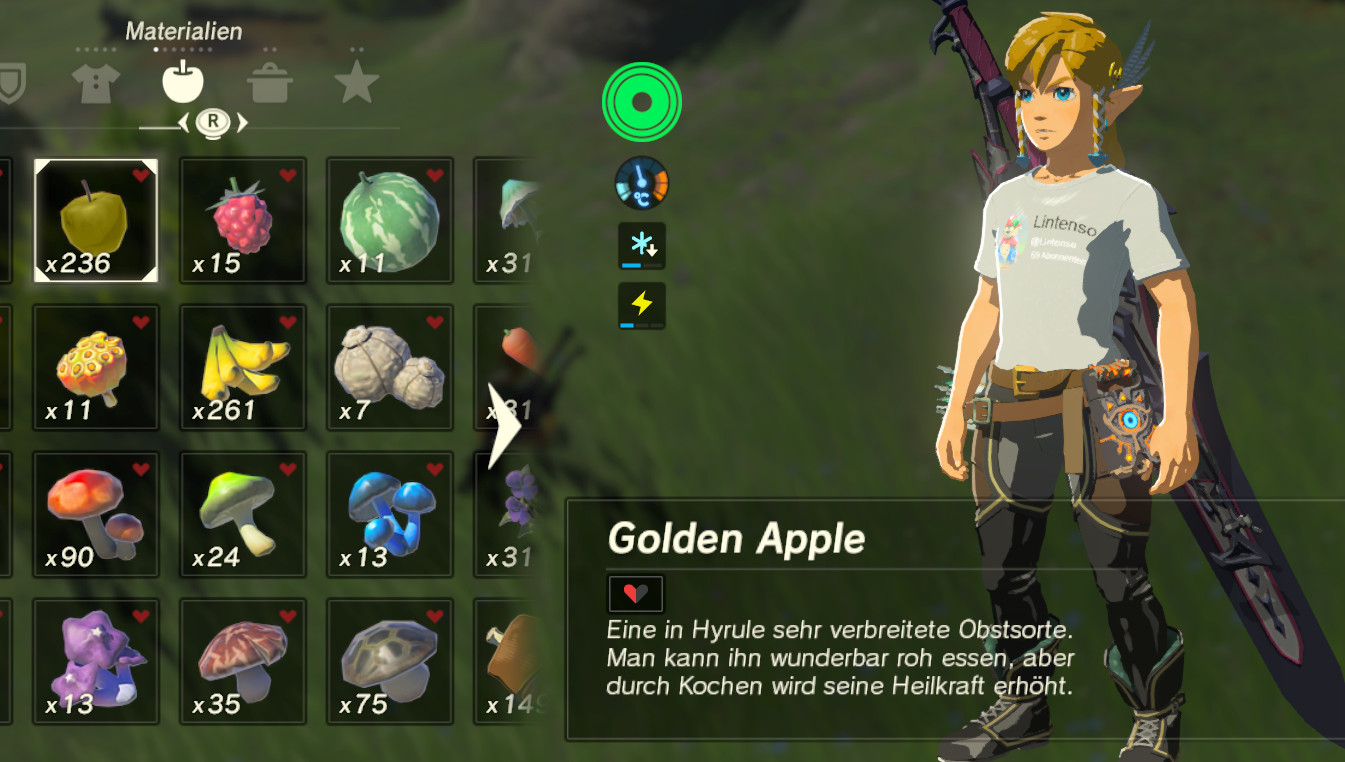Click the cold resistance snowflake indicator
This screenshot has width=1345, height=762.
click(x=641, y=243)
